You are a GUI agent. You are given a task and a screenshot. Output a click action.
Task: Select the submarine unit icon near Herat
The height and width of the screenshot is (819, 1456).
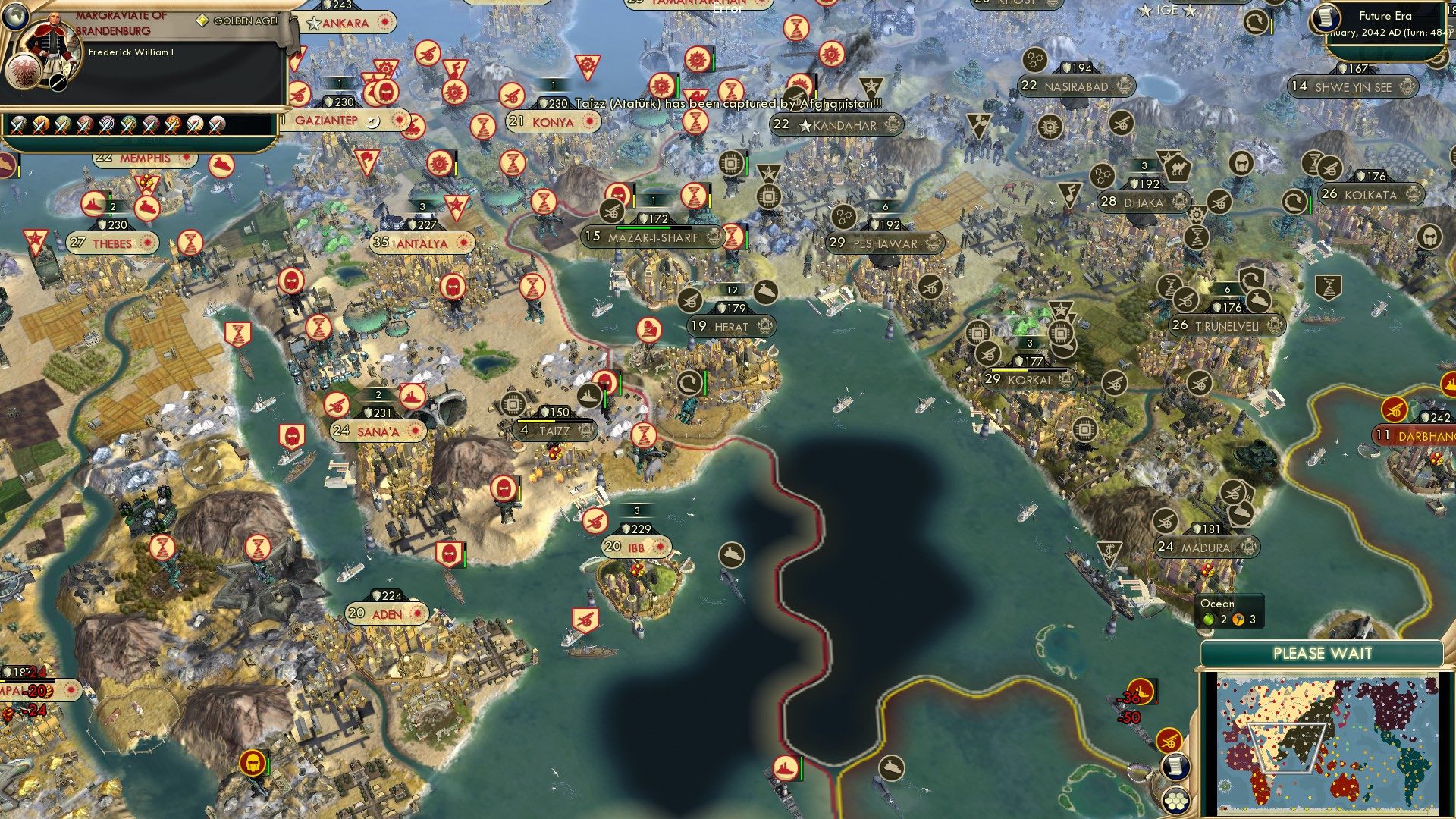764,290
